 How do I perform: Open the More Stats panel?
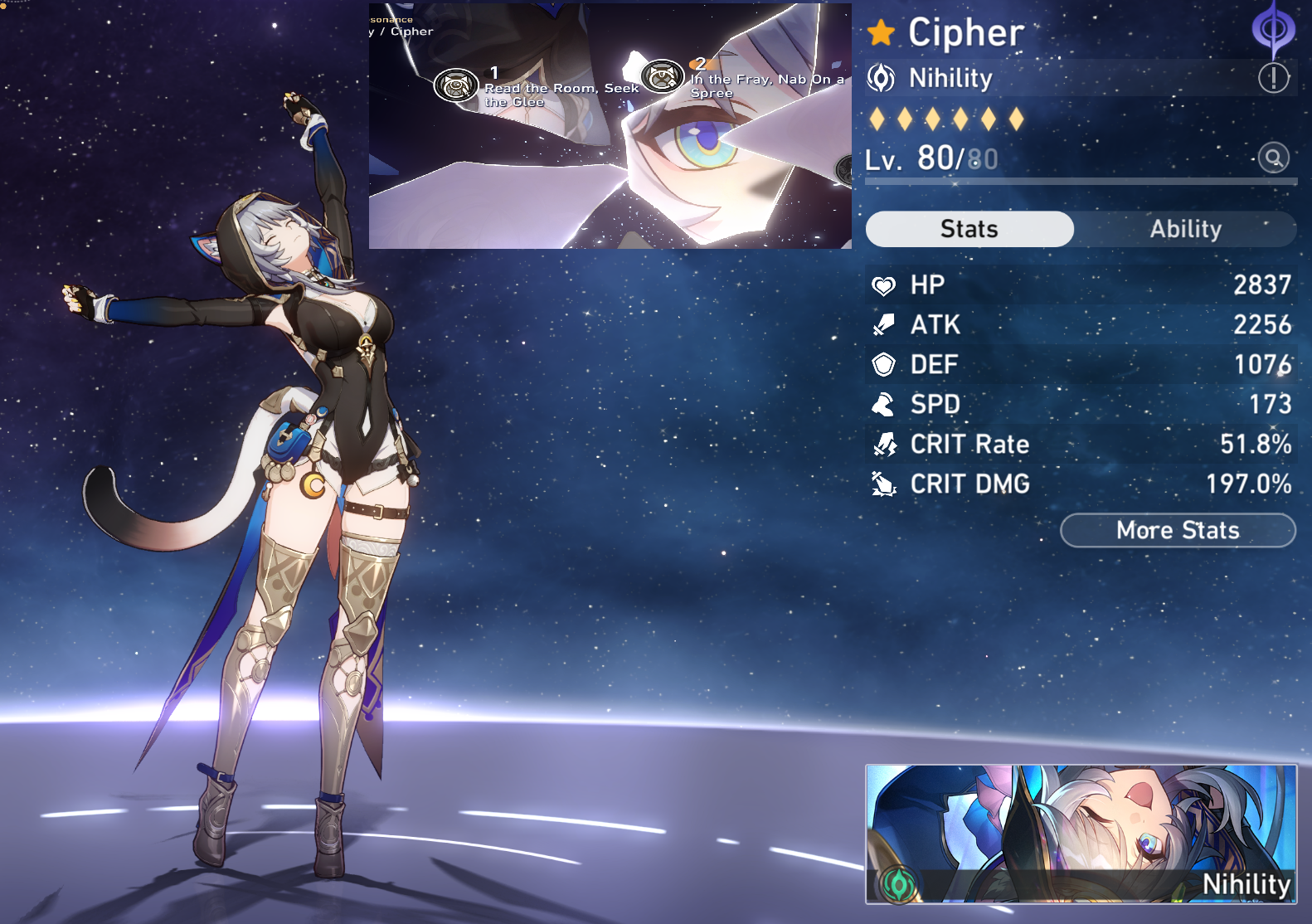1178,531
